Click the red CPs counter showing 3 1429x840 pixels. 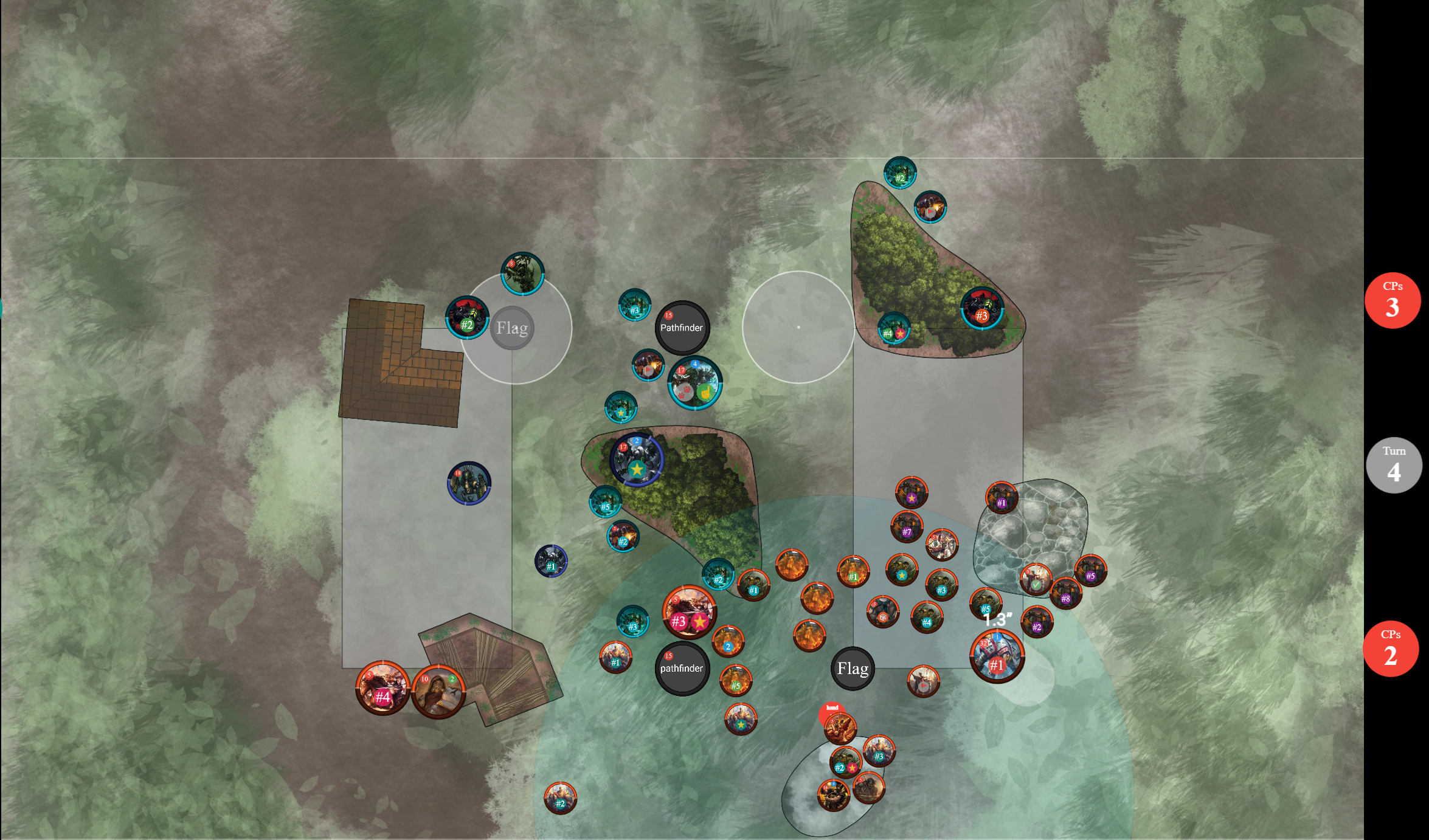tap(1392, 300)
